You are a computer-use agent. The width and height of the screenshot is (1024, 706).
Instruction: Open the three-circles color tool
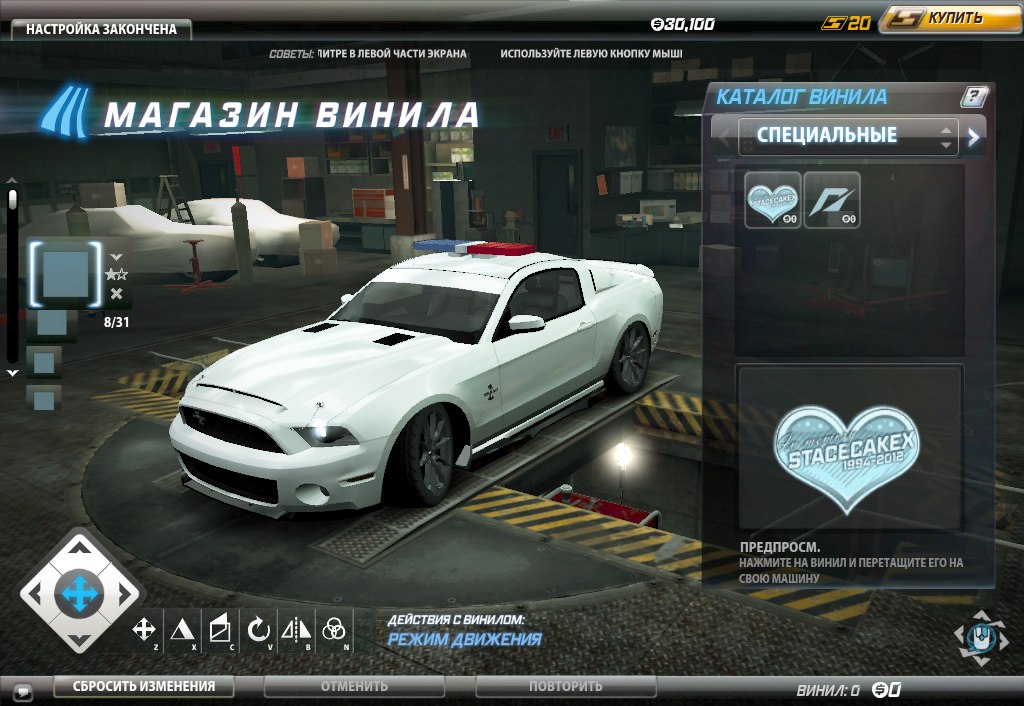point(334,629)
